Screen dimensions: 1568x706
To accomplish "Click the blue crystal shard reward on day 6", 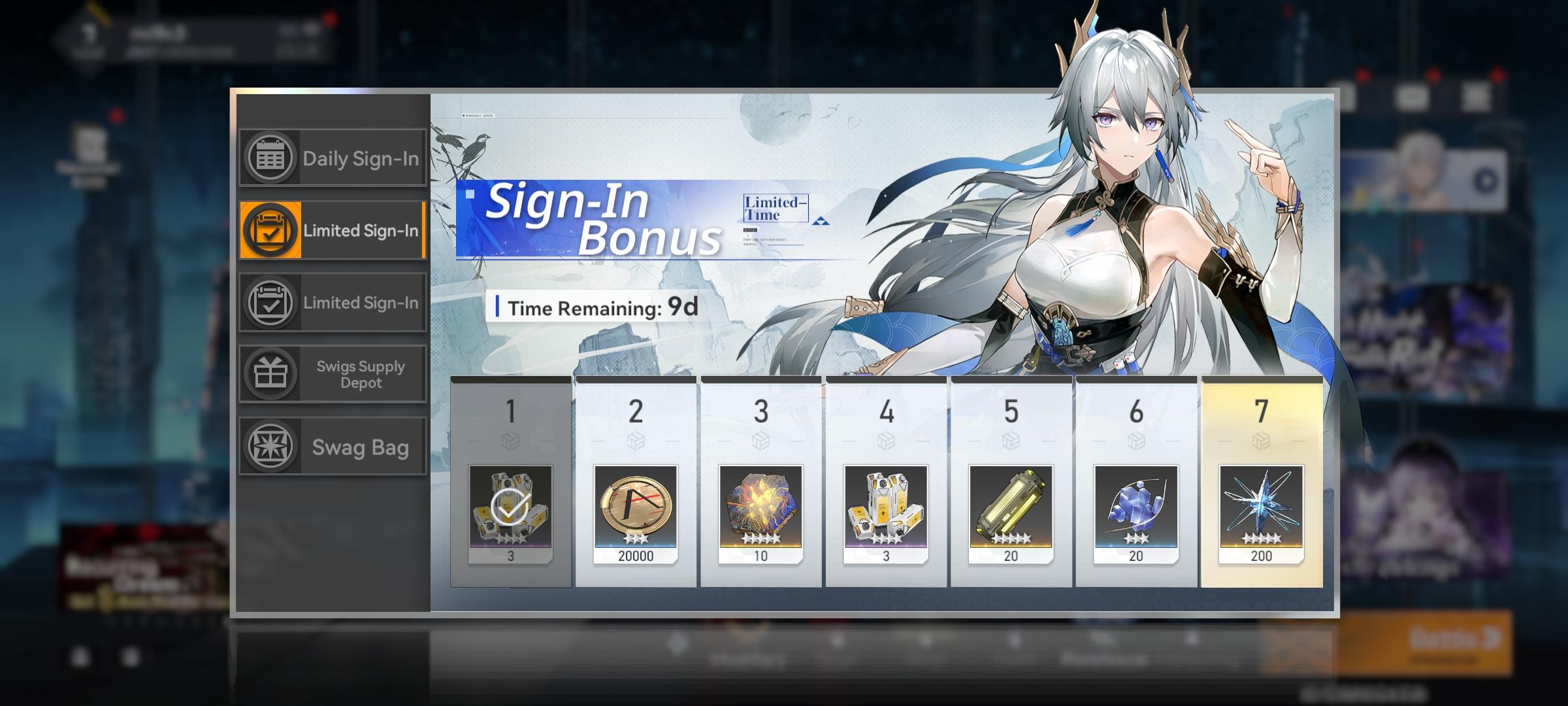I will (x=1136, y=512).
